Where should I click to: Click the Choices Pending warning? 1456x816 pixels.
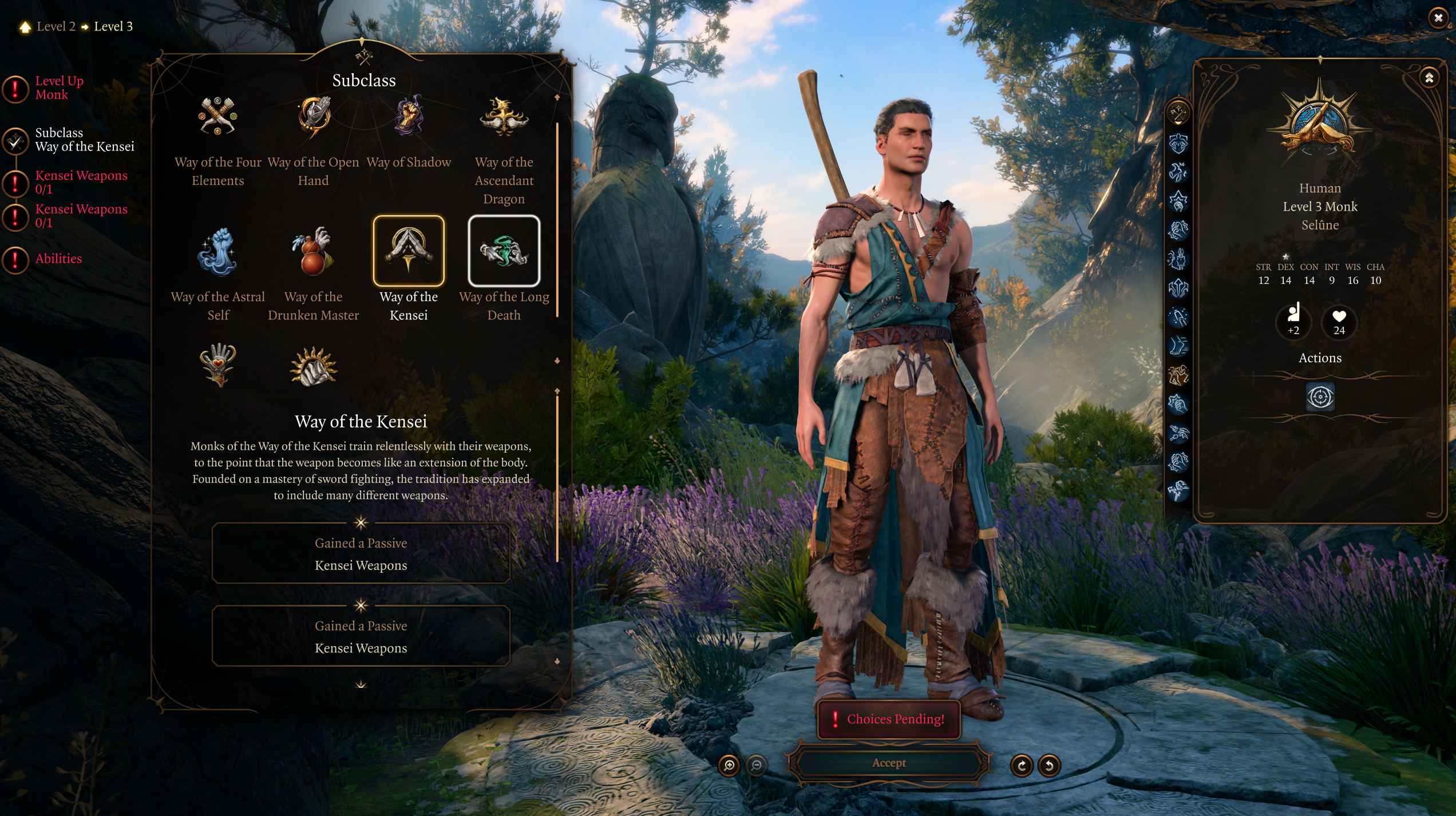click(x=888, y=719)
